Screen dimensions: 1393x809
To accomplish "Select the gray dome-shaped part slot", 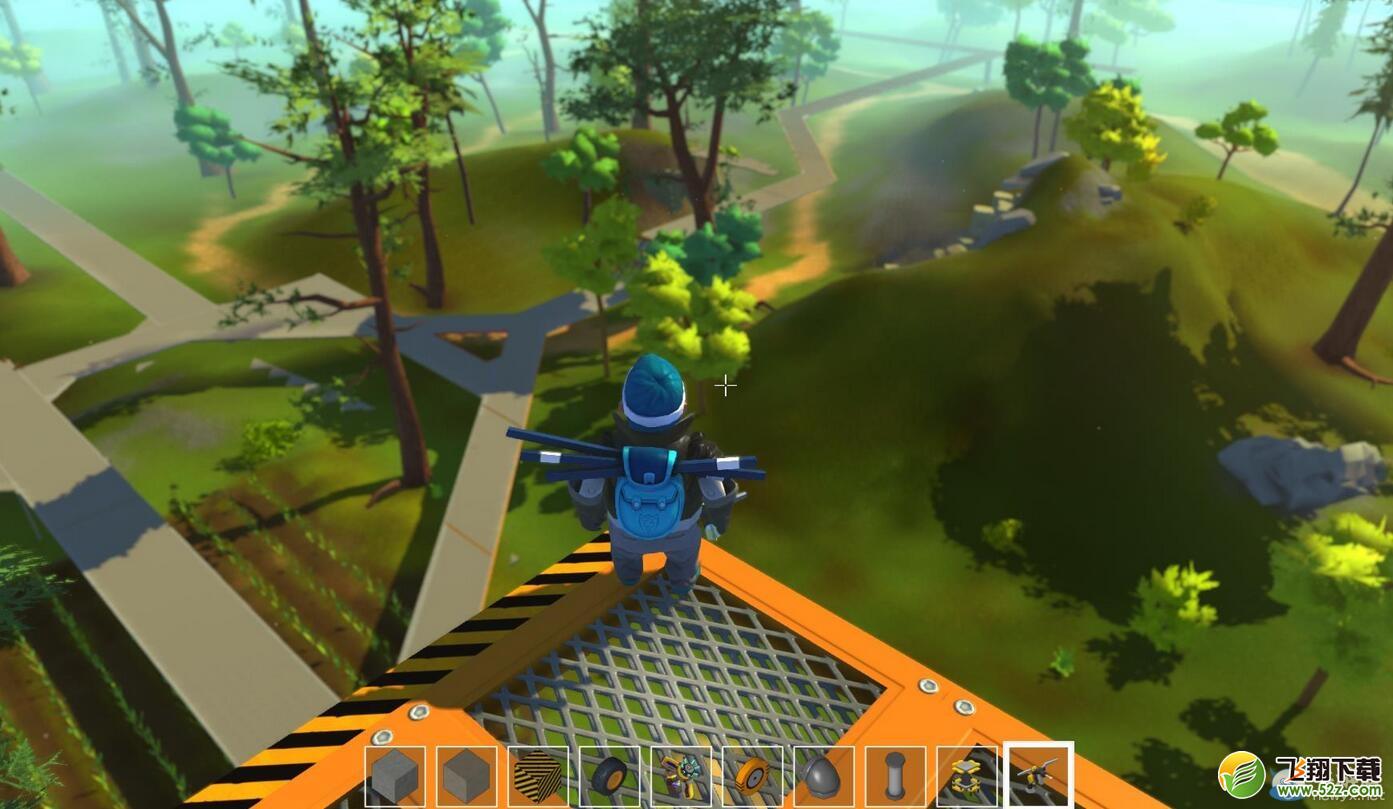I will [824, 776].
